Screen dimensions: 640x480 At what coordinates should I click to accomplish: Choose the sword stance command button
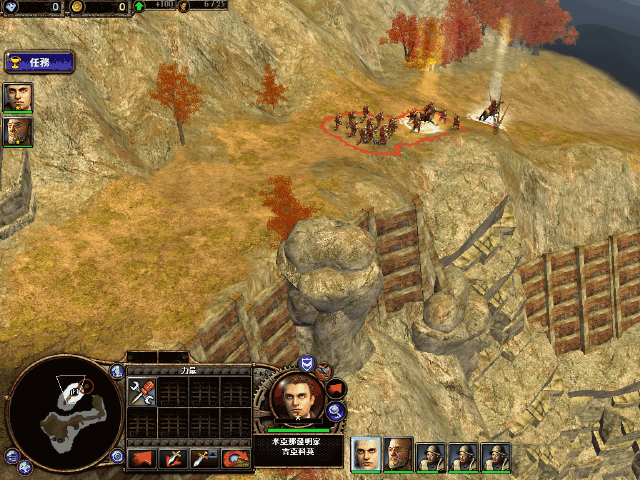(174, 458)
